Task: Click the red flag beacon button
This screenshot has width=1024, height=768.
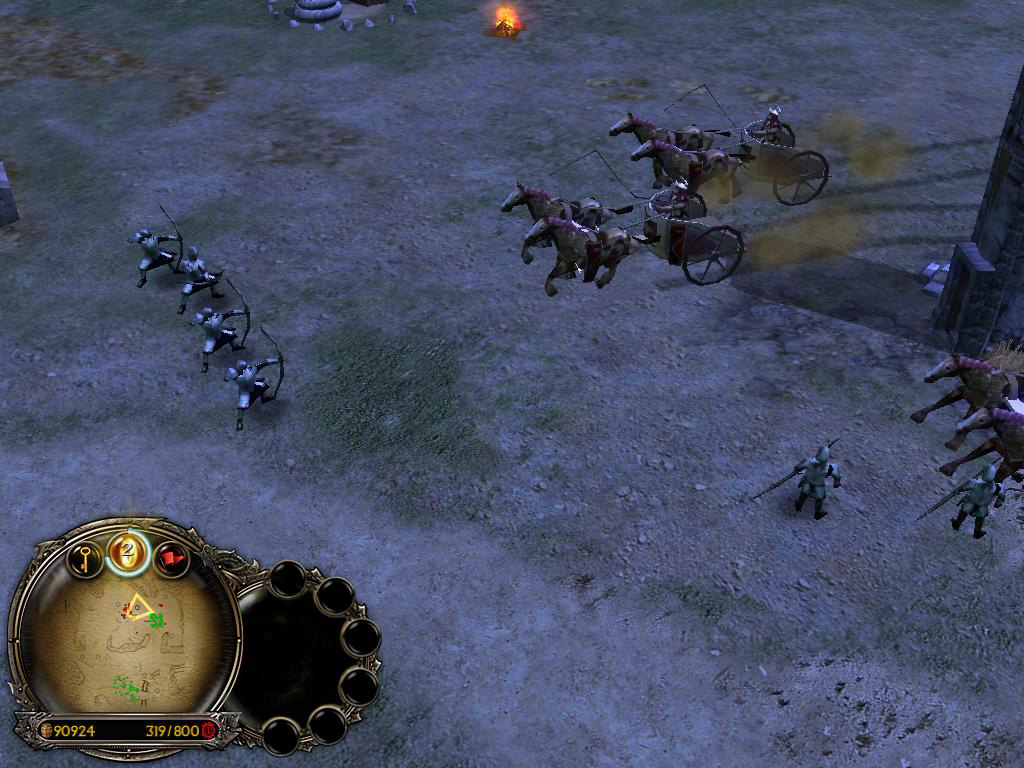Action: click(x=172, y=559)
